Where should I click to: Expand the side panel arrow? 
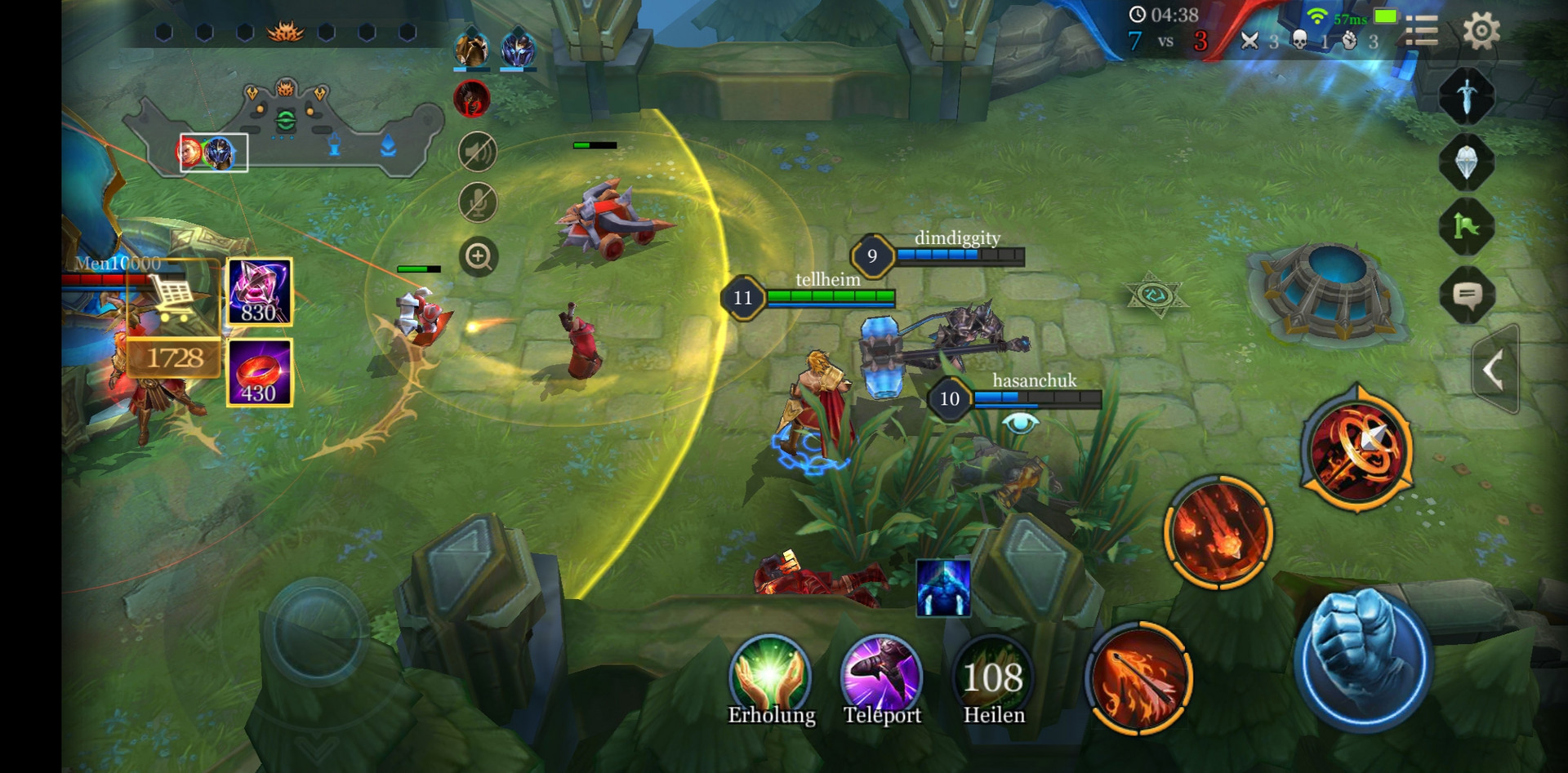tap(1494, 370)
